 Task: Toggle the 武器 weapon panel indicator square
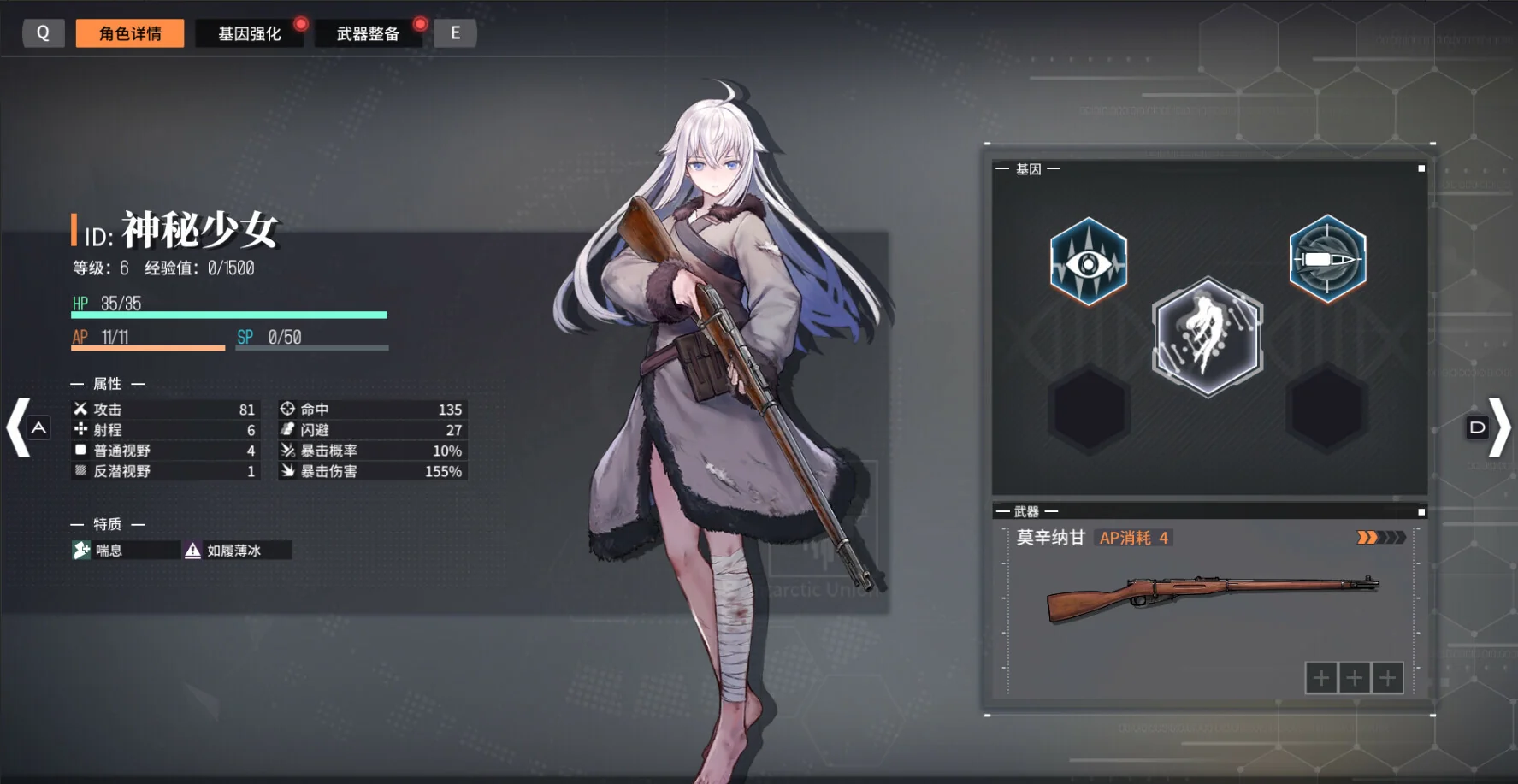(x=1420, y=510)
